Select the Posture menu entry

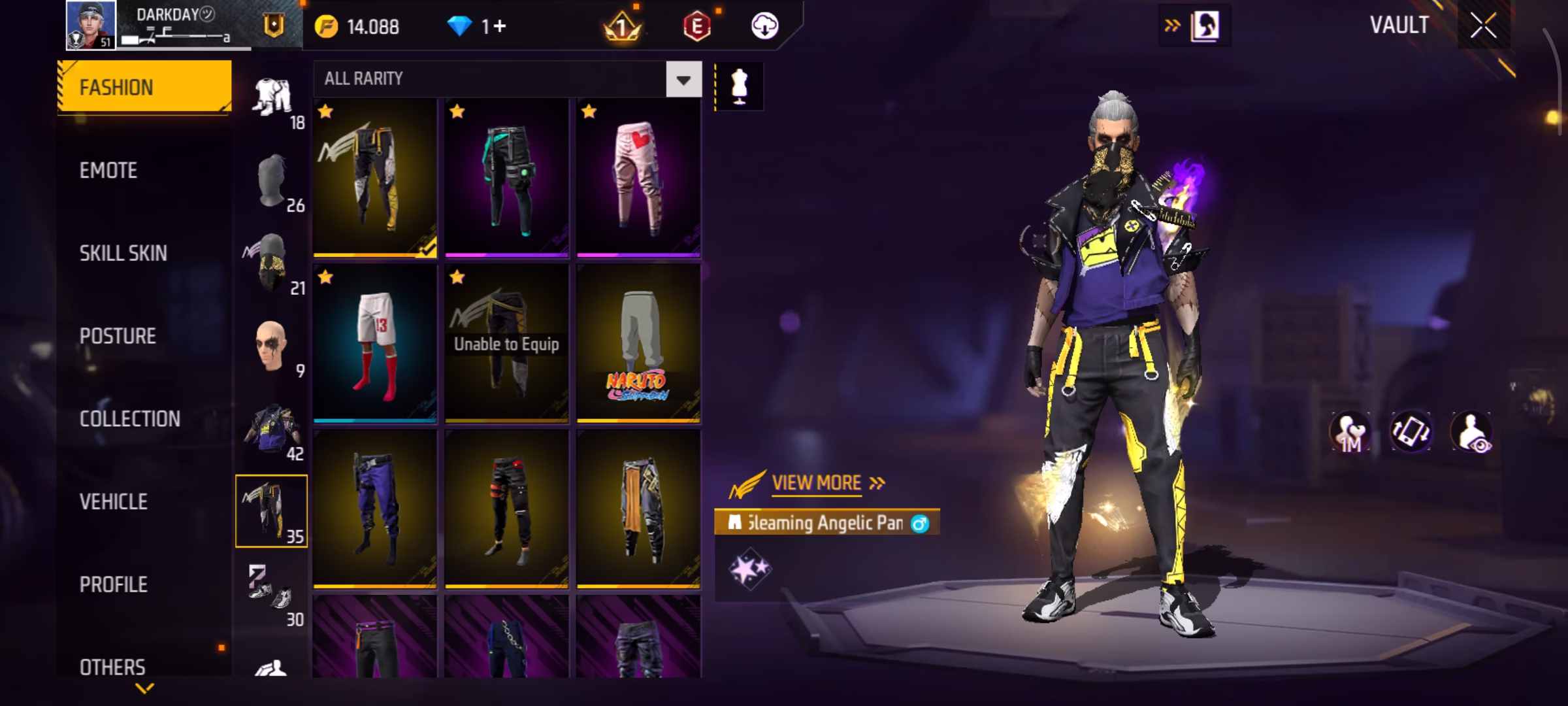(118, 336)
